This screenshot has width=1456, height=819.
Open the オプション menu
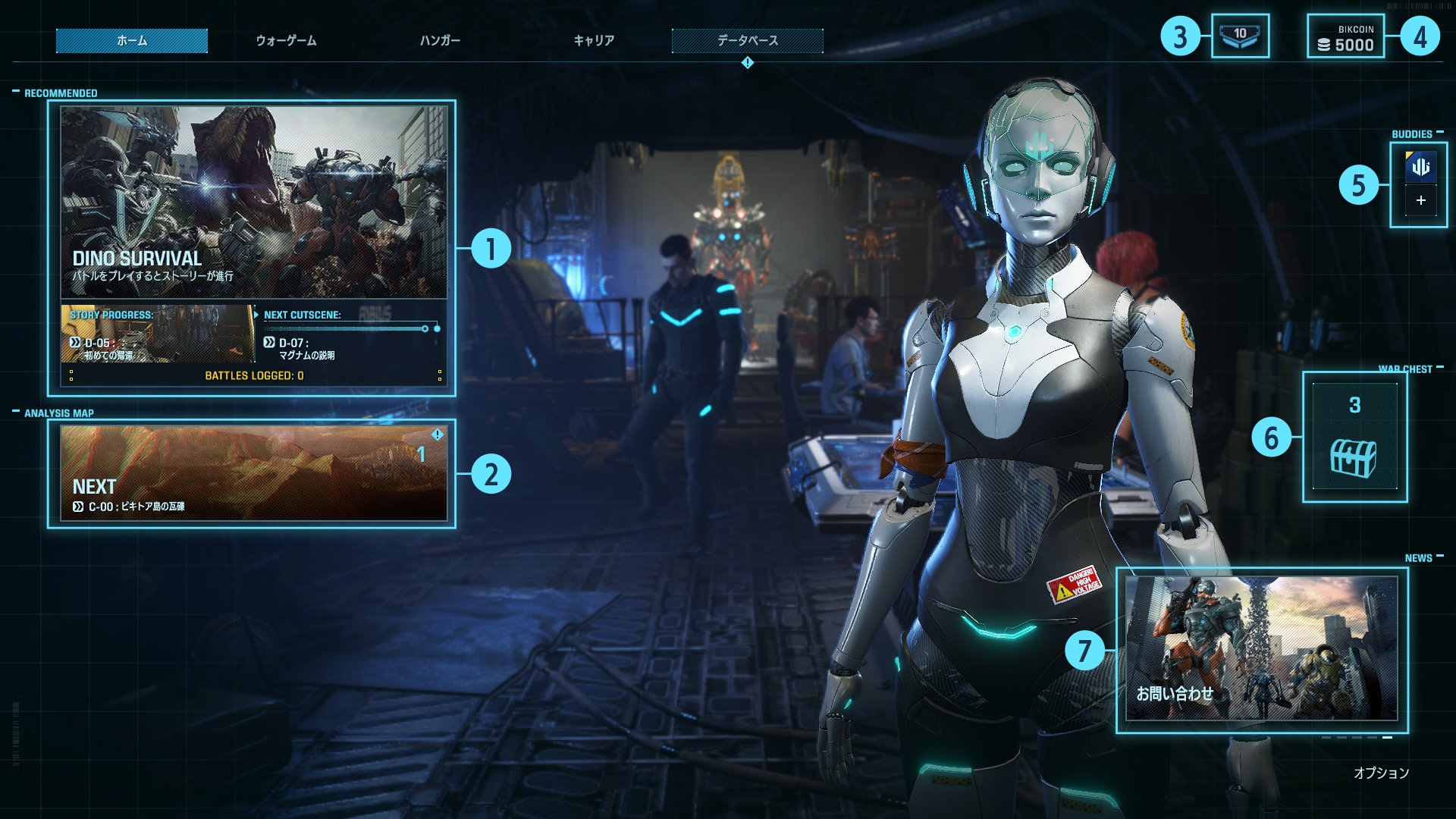coord(1381,773)
